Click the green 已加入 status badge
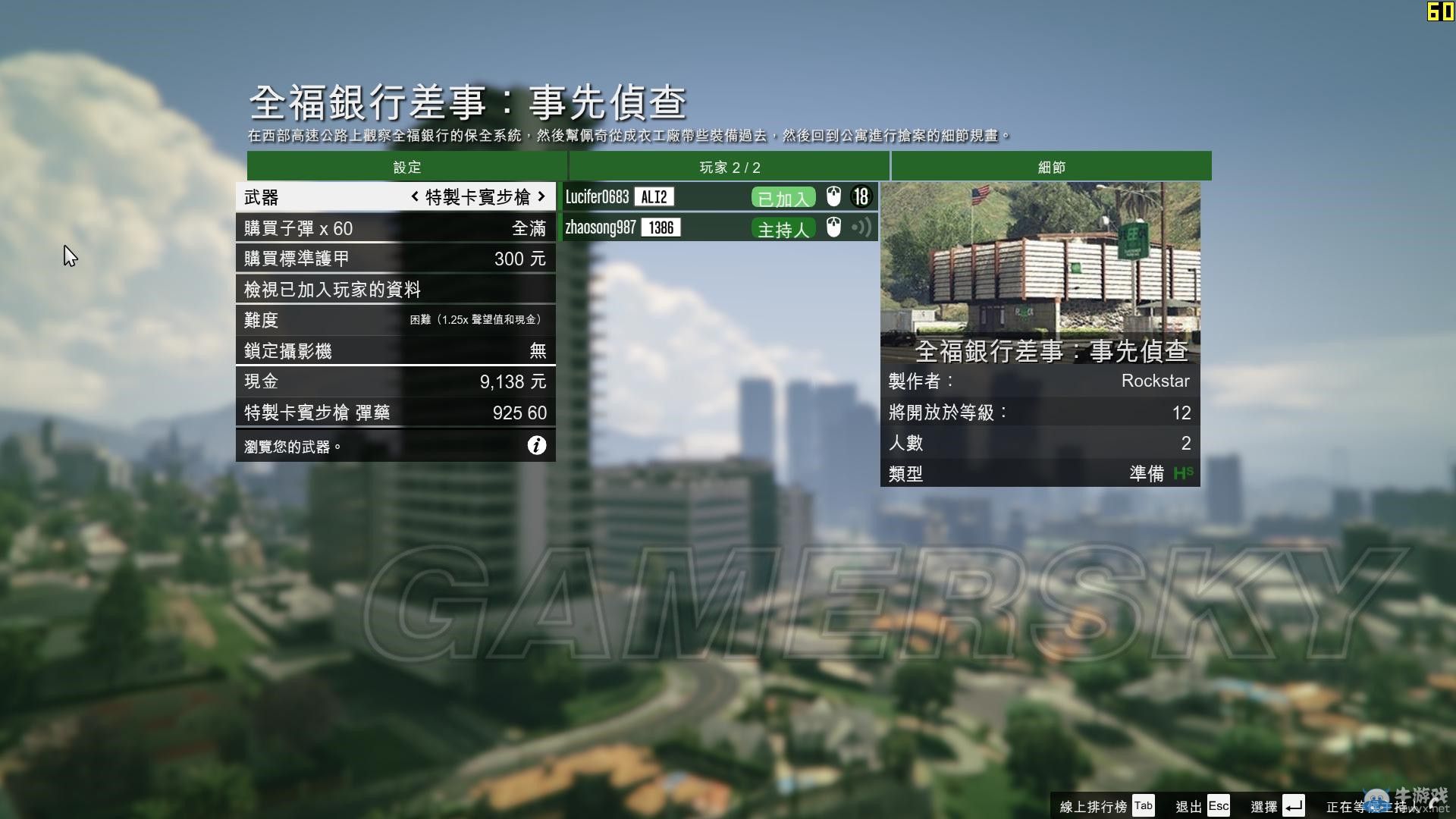The height and width of the screenshot is (819, 1456). (782, 196)
